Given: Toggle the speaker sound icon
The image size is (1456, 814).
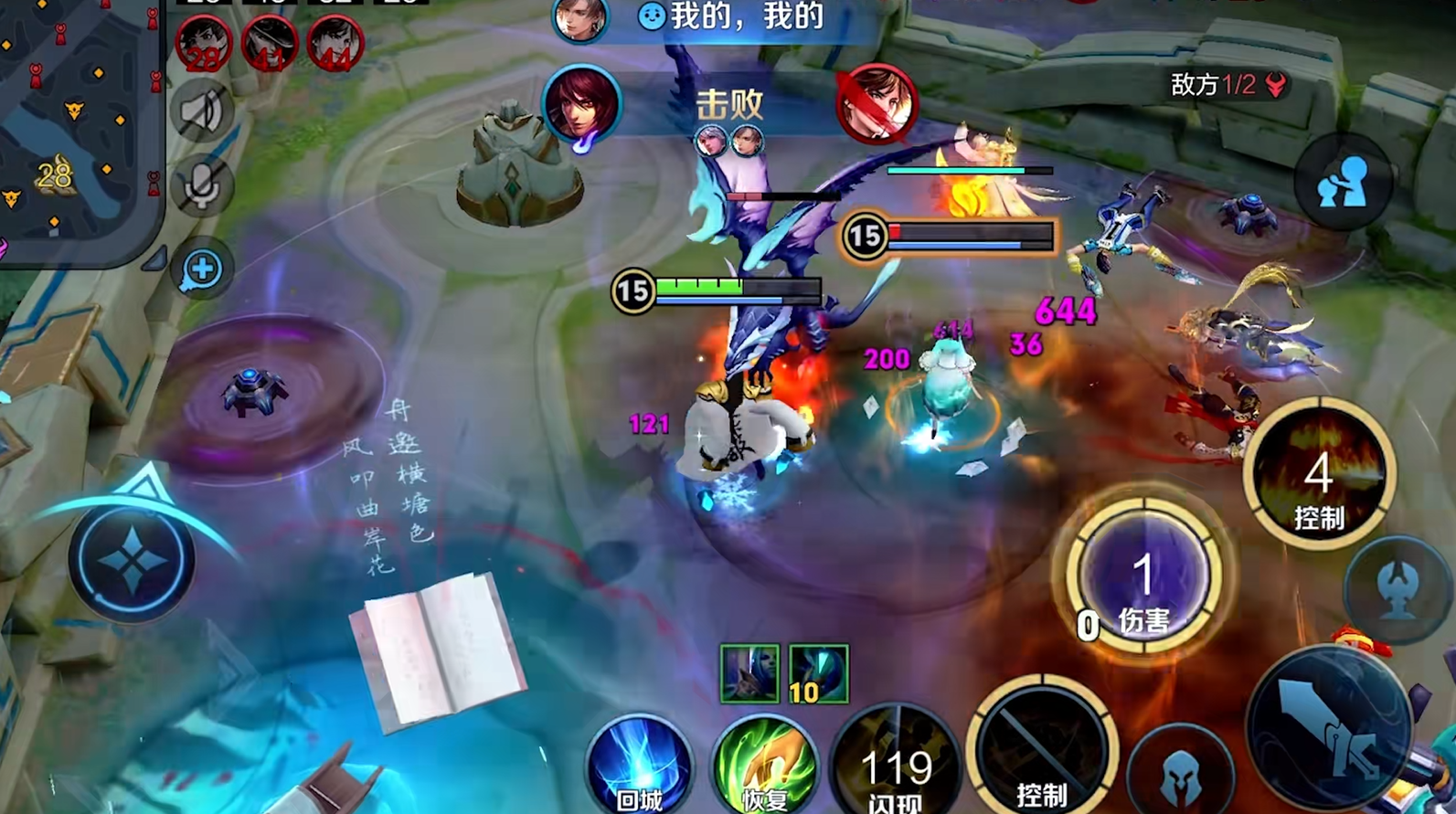Looking at the screenshot, I should [x=201, y=112].
